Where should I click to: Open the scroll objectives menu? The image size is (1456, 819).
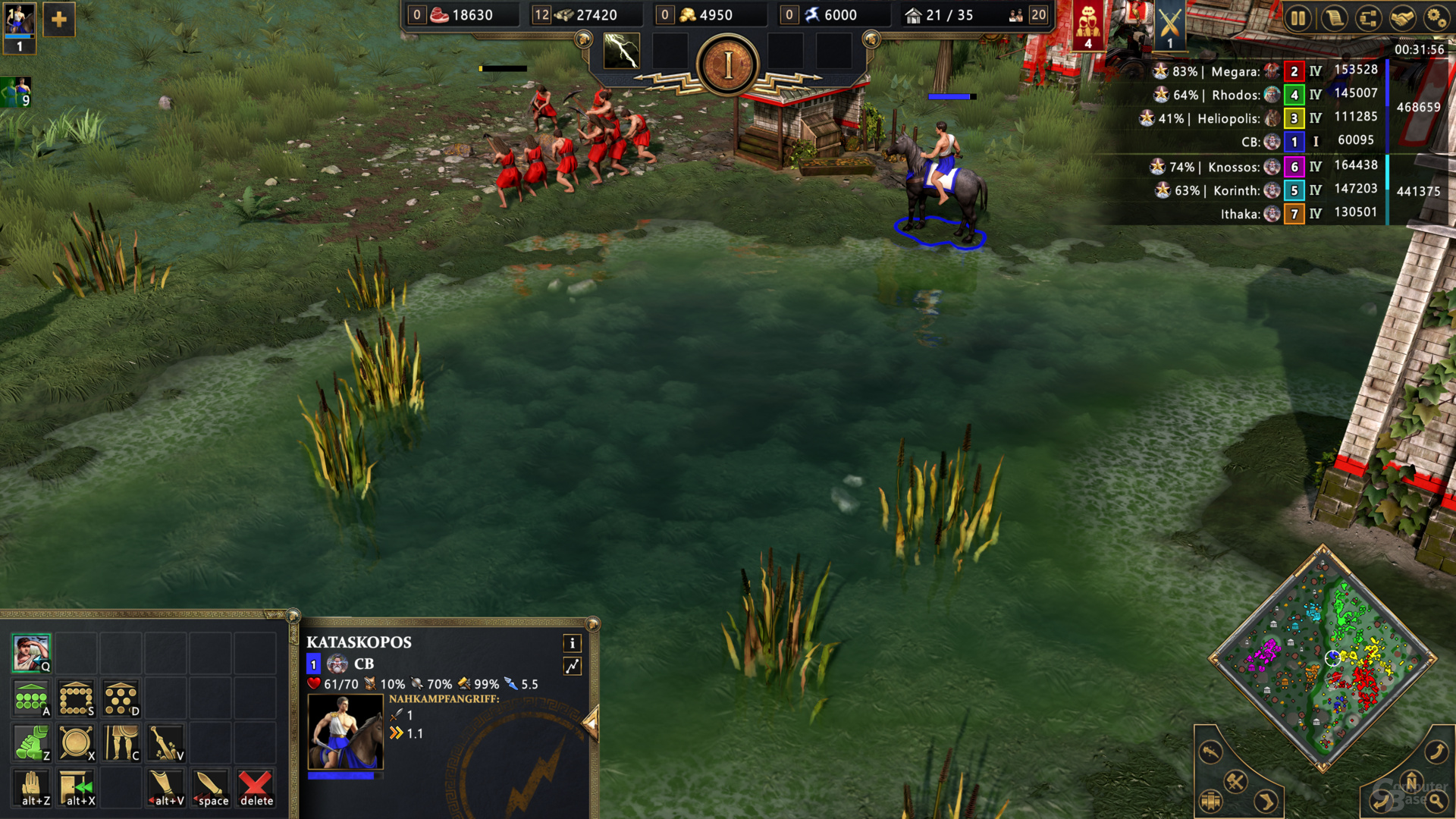pyautogui.click(x=1334, y=18)
